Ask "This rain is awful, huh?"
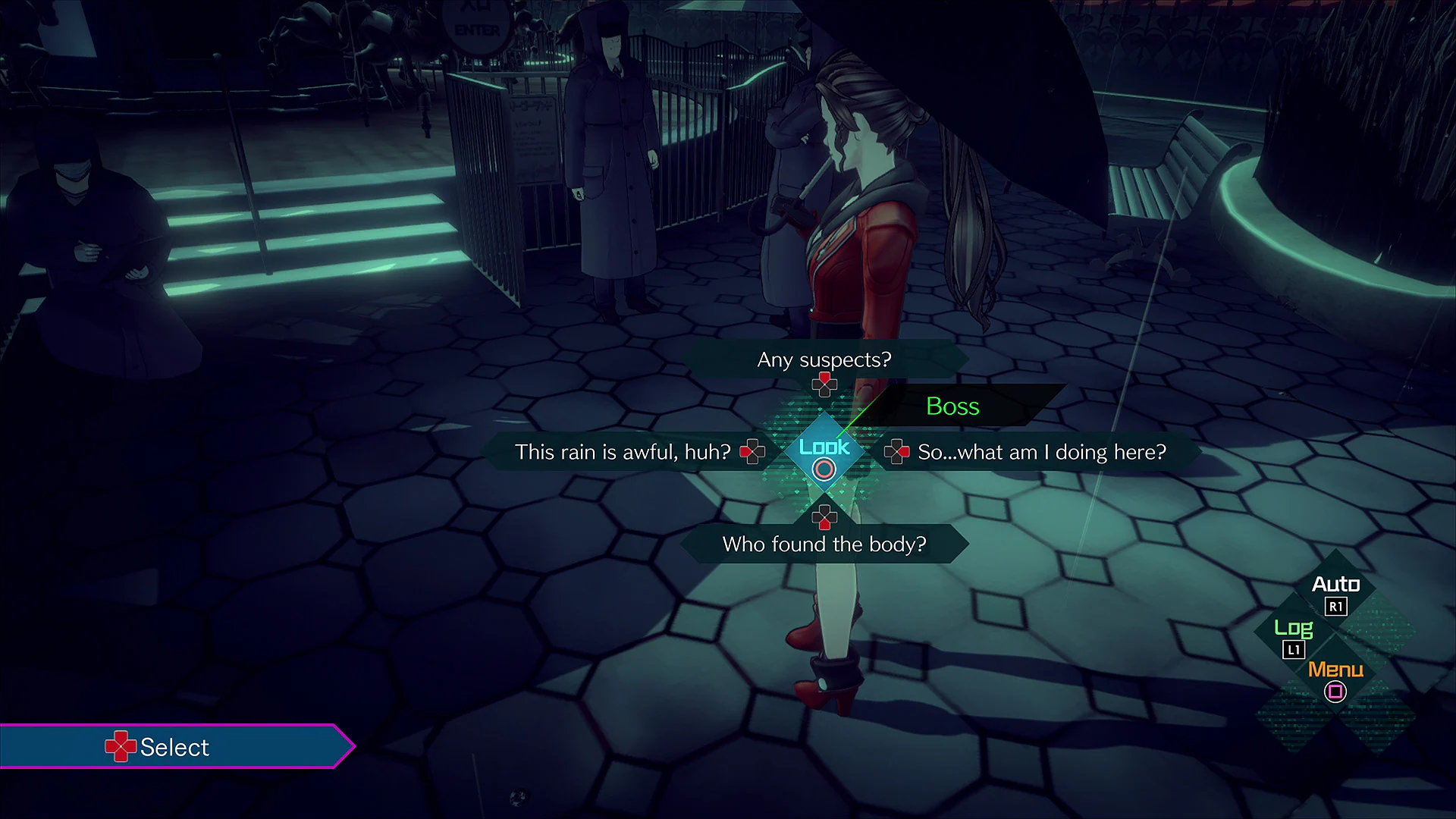 coord(622,451)
